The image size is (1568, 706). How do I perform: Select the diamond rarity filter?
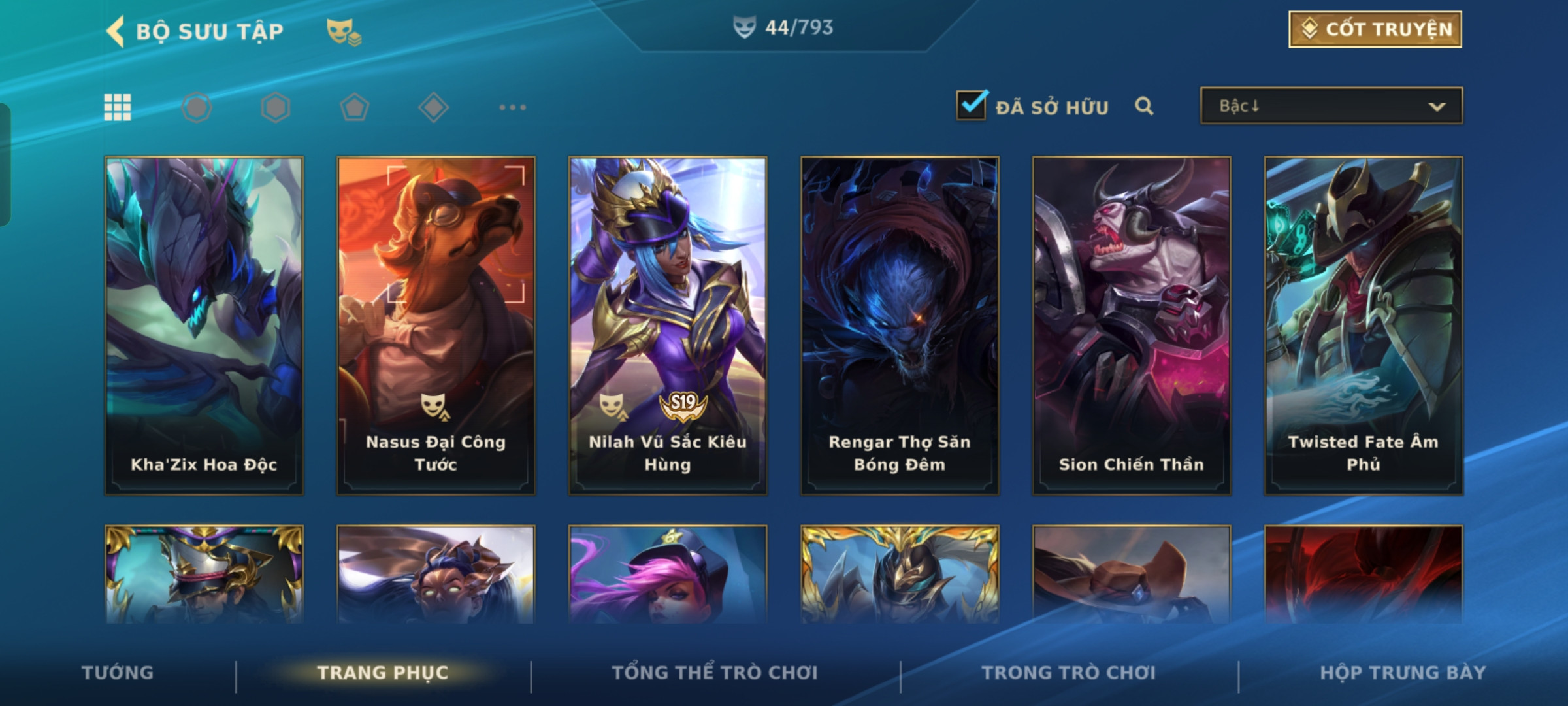pyautogui.click(x=433, y=107)
